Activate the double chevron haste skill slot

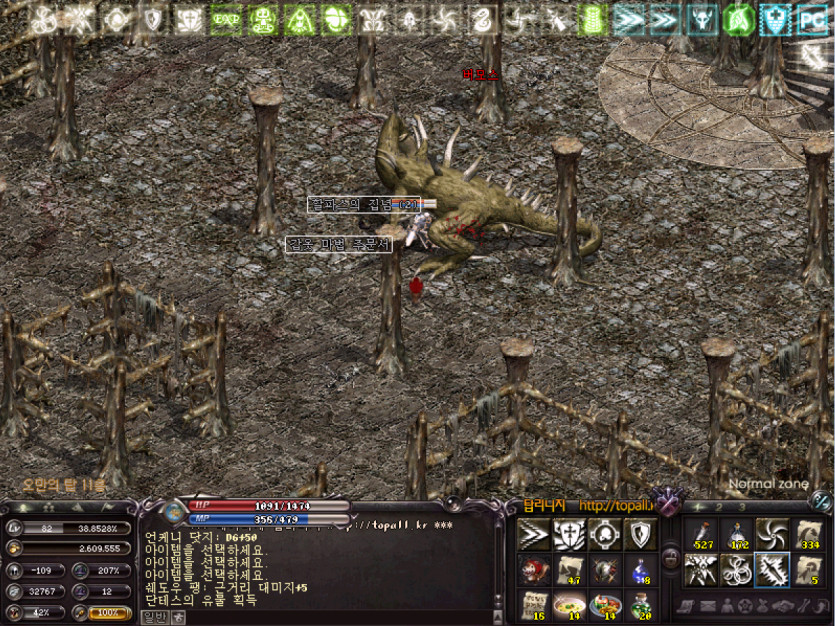(x=534, y=534)
